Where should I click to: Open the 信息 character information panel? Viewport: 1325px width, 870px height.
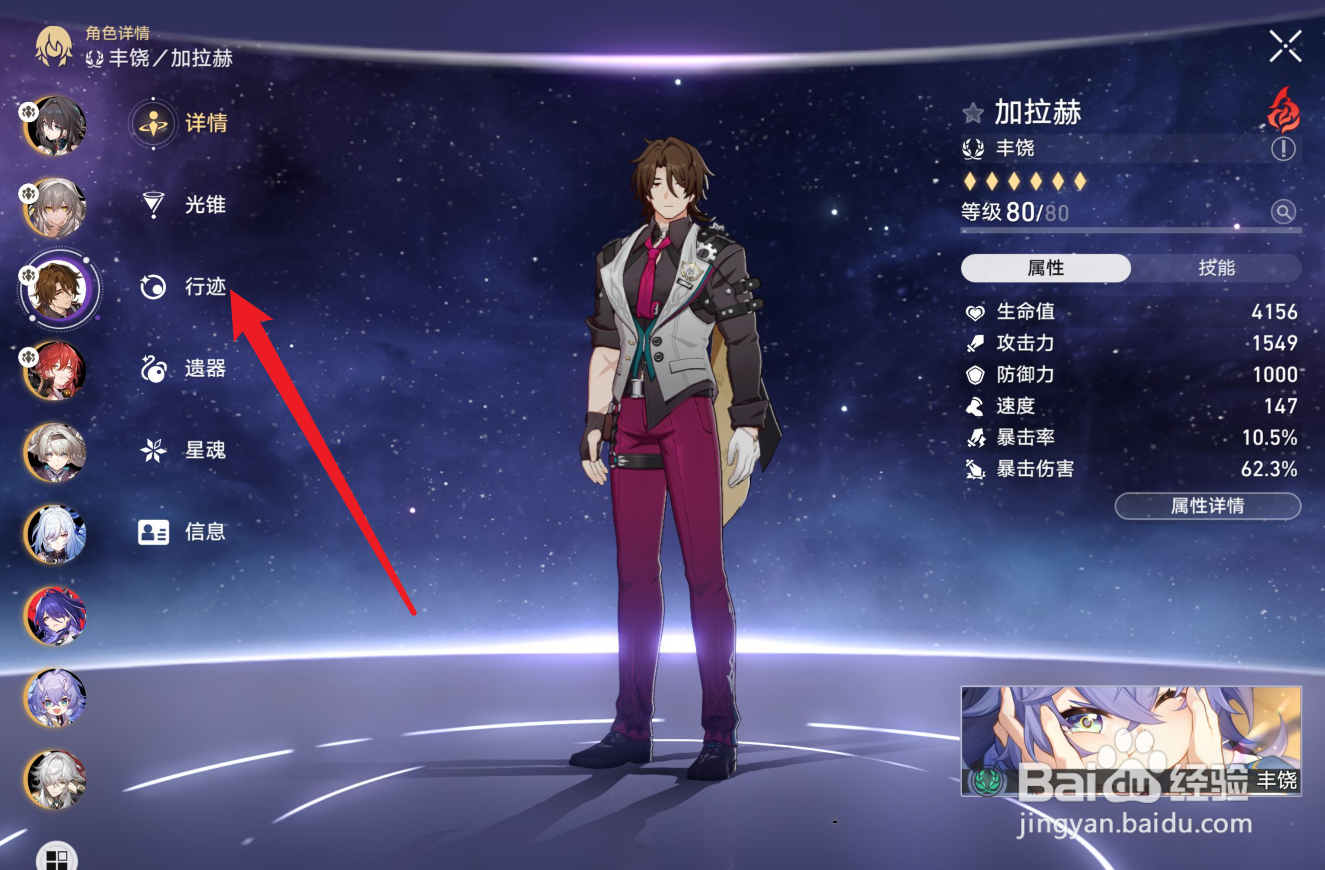click(x=206, y=532)
